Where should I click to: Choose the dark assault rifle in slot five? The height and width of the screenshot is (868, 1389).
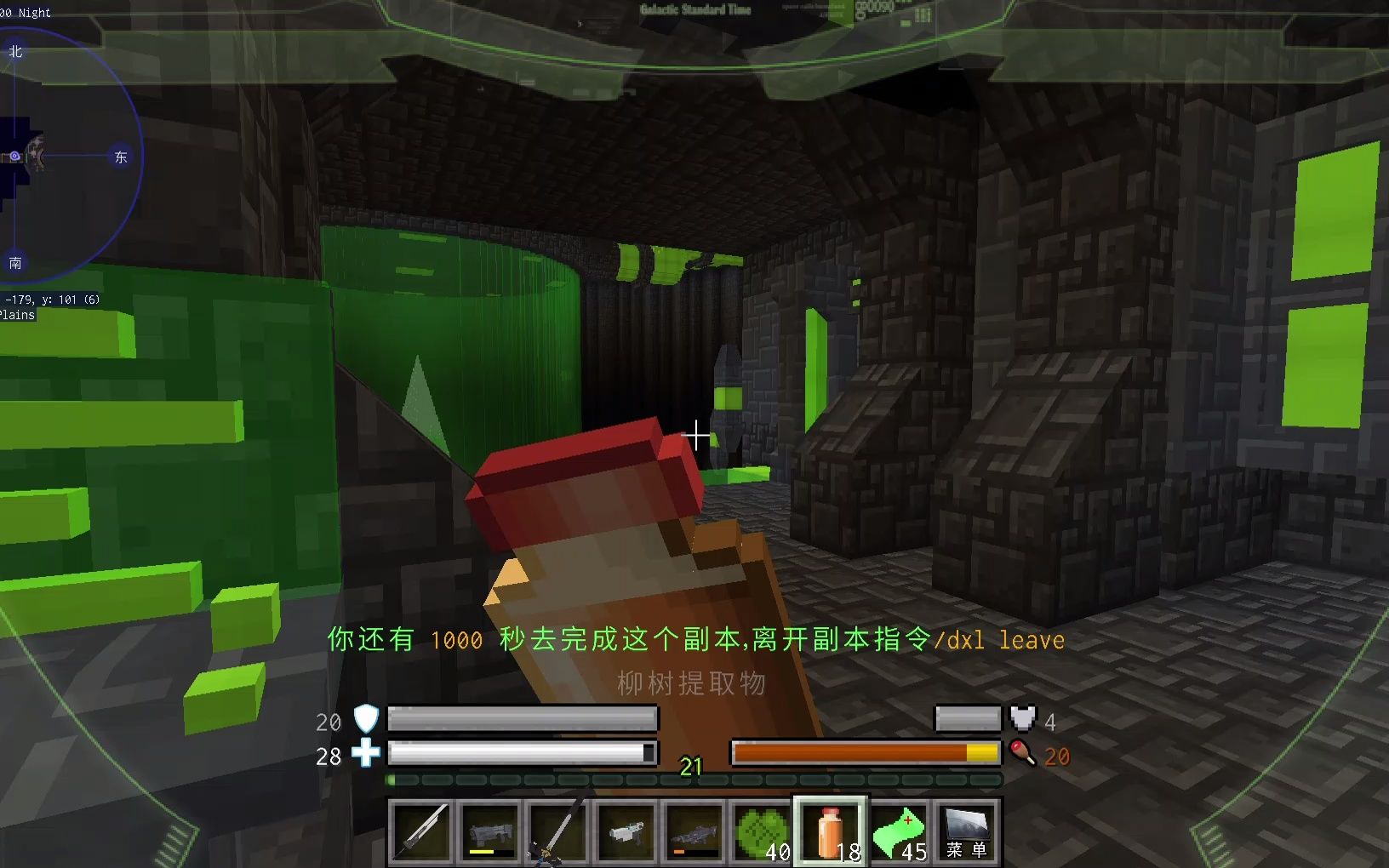coord(694,830)
